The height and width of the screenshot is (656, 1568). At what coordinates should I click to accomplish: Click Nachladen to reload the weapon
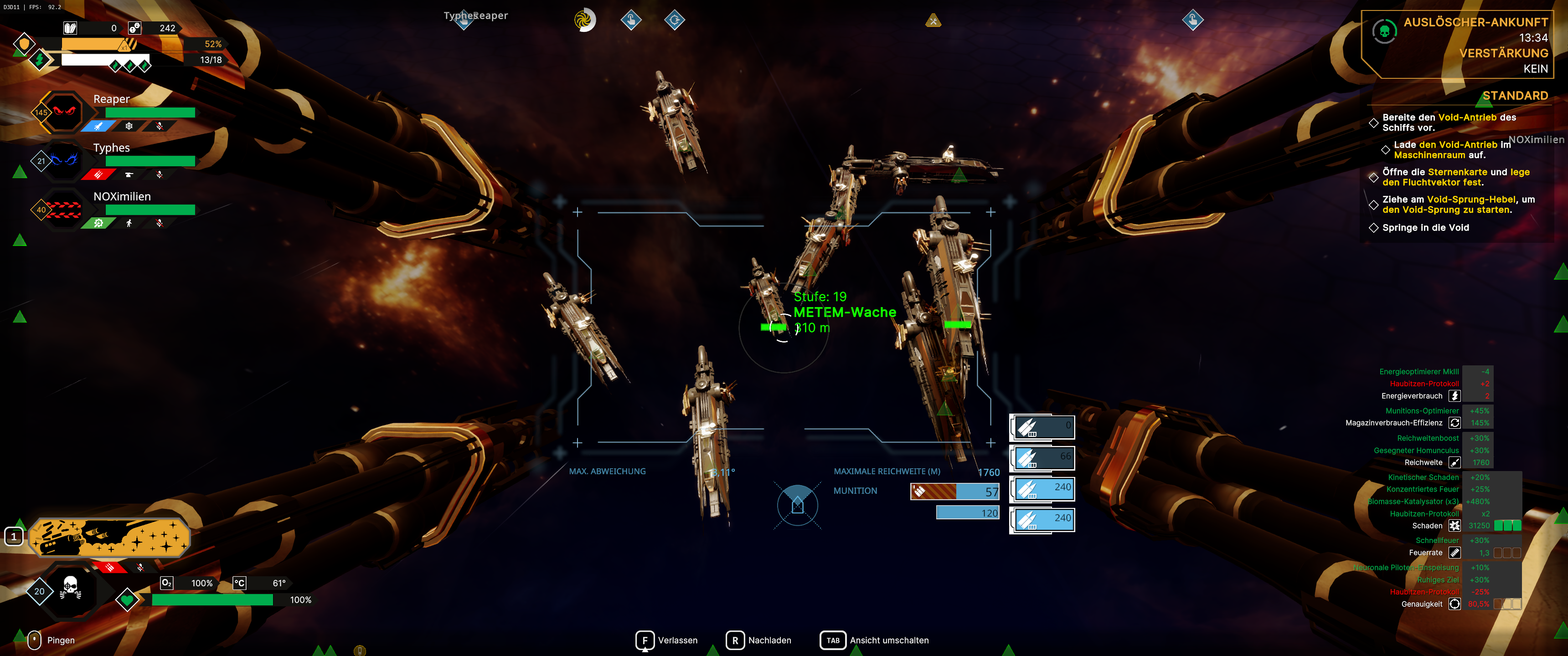[x=758, y=640]
